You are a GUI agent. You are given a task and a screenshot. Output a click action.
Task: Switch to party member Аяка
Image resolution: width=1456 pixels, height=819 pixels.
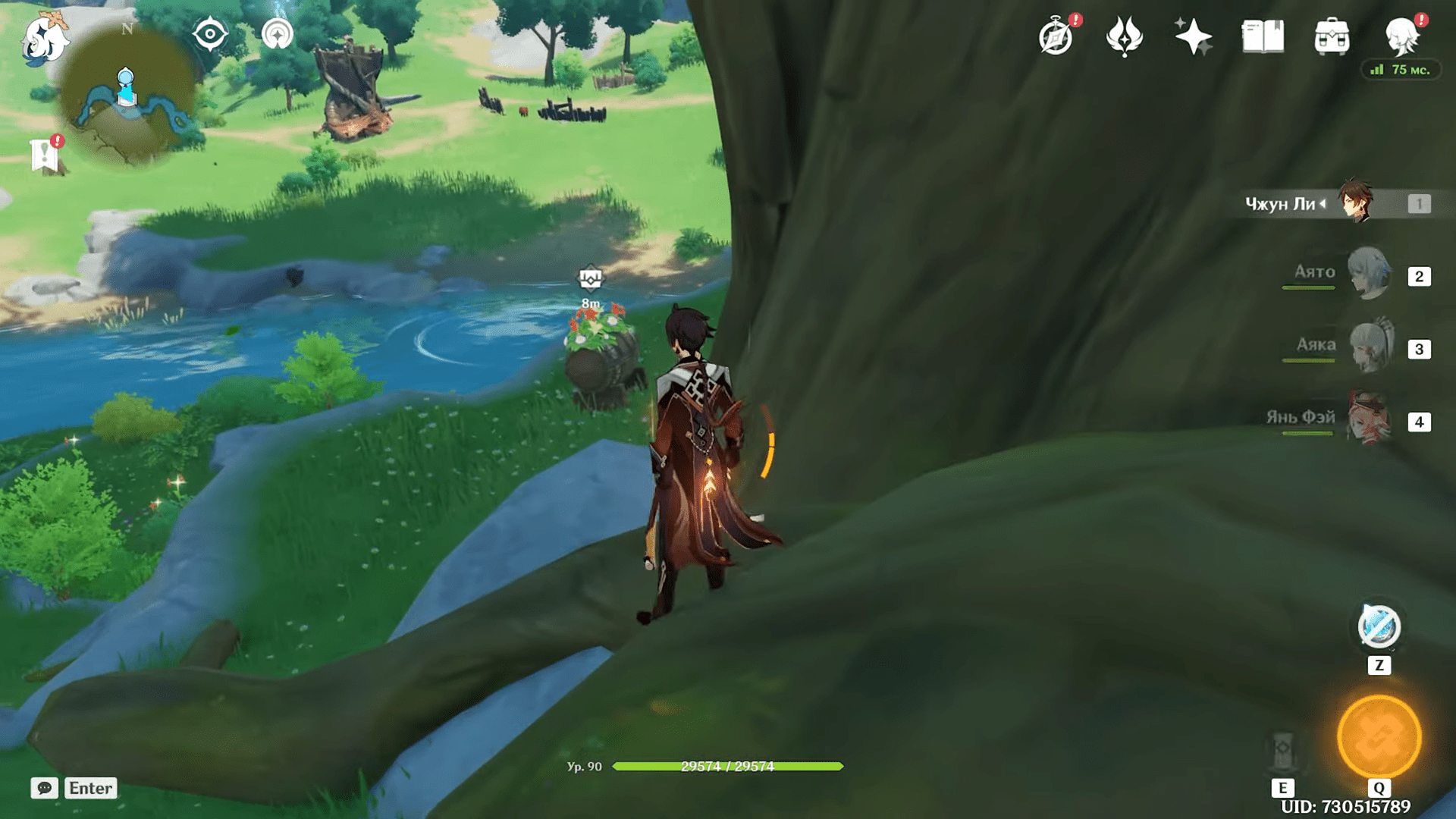1370,347
